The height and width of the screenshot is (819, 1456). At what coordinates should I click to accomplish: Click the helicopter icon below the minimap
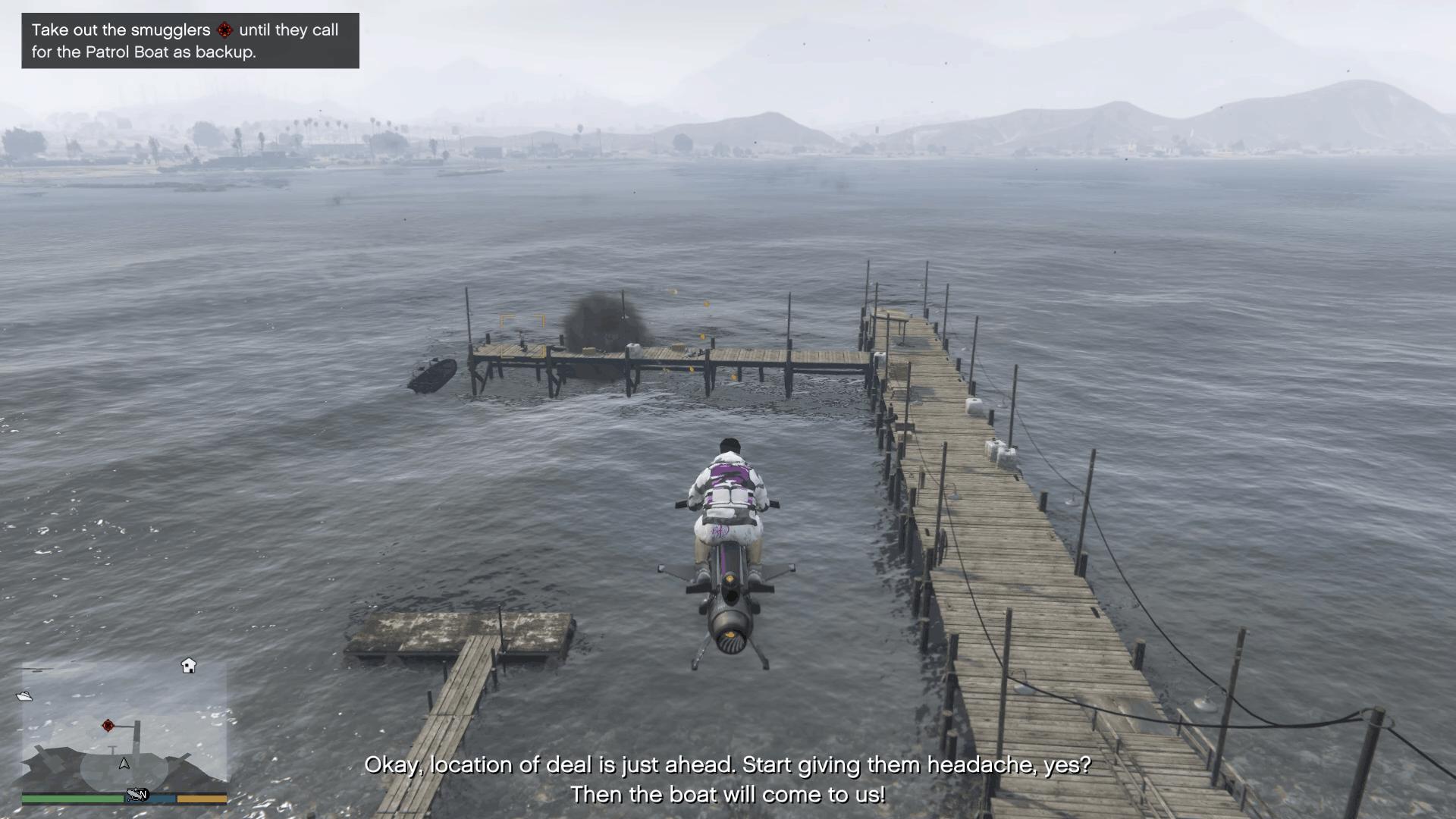point(135,794)
